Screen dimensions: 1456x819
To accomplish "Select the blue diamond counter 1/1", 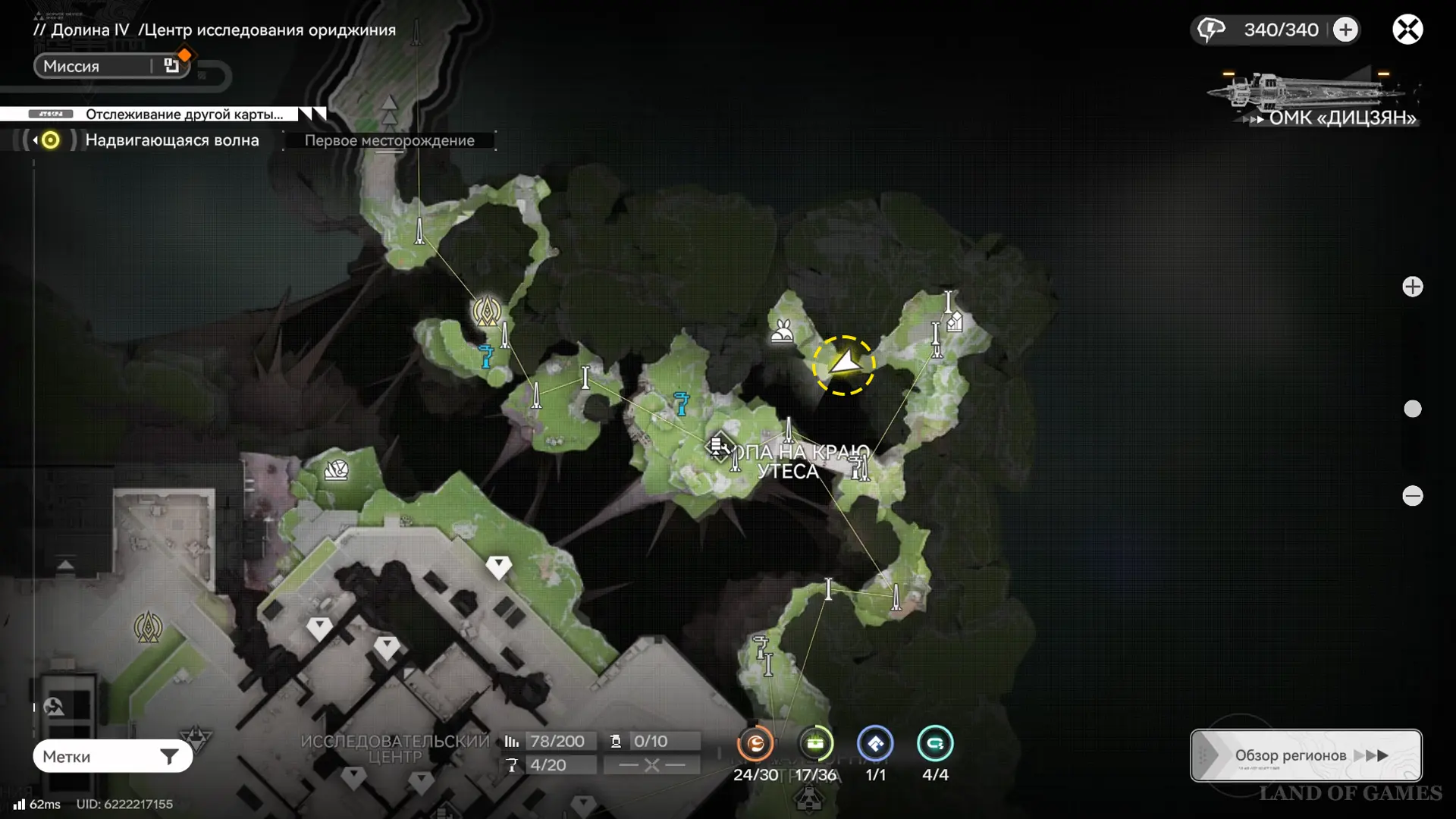I will [x=875, y=745].
